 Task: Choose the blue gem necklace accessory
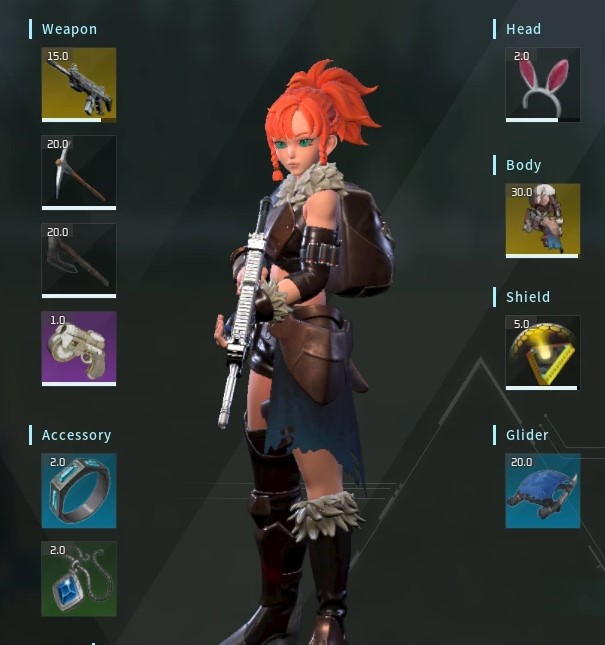pos(78,578)
